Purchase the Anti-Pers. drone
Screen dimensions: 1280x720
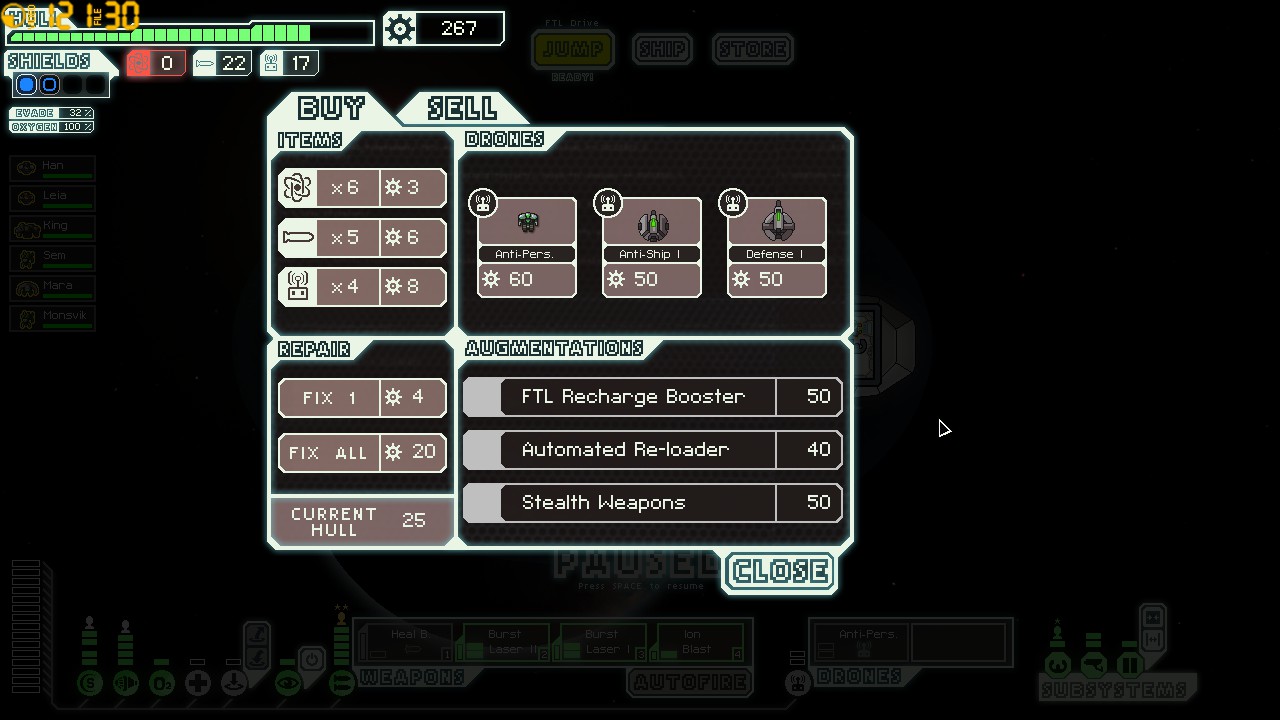pyautogui.click(x=526, y=247)
